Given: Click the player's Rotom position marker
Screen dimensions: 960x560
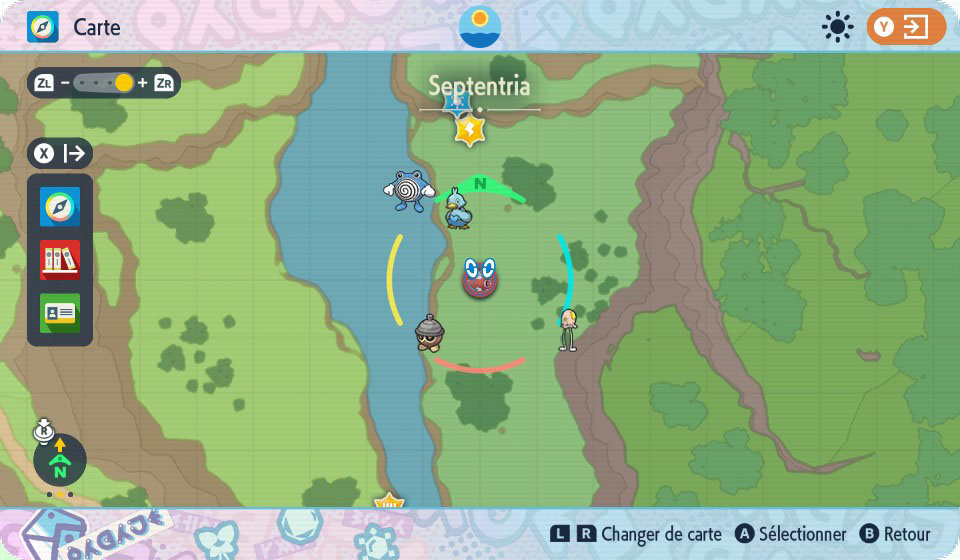Looking at the screenshot, I should pos(480,277).
